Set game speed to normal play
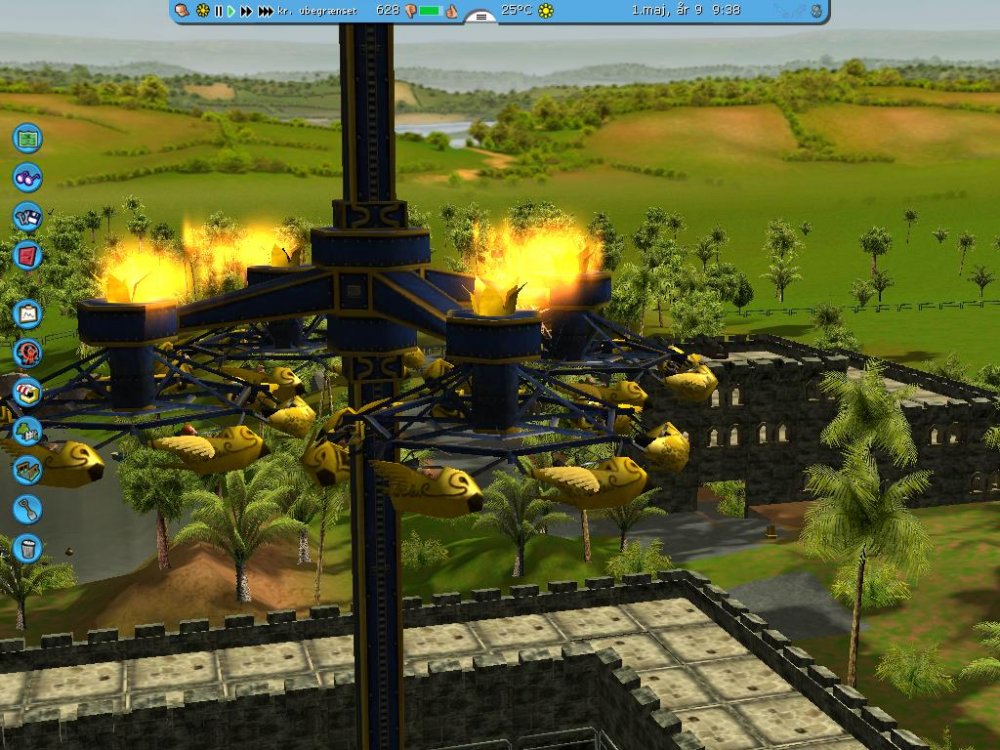 pyautogui.click(x=231, y=11)
